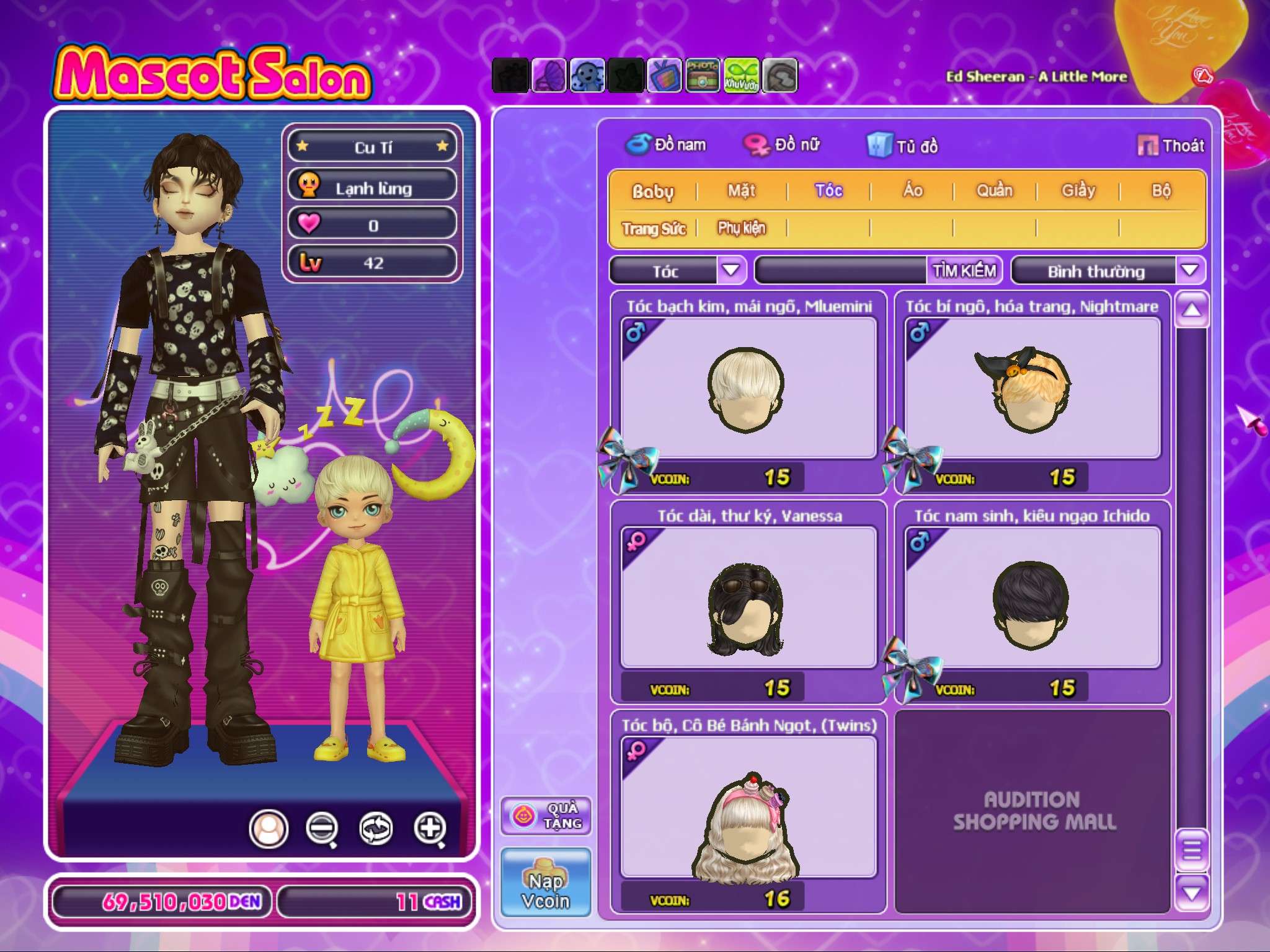Screen dimensions: 1270x952
Task: Rotate the character preview
Action: point(376,828)
